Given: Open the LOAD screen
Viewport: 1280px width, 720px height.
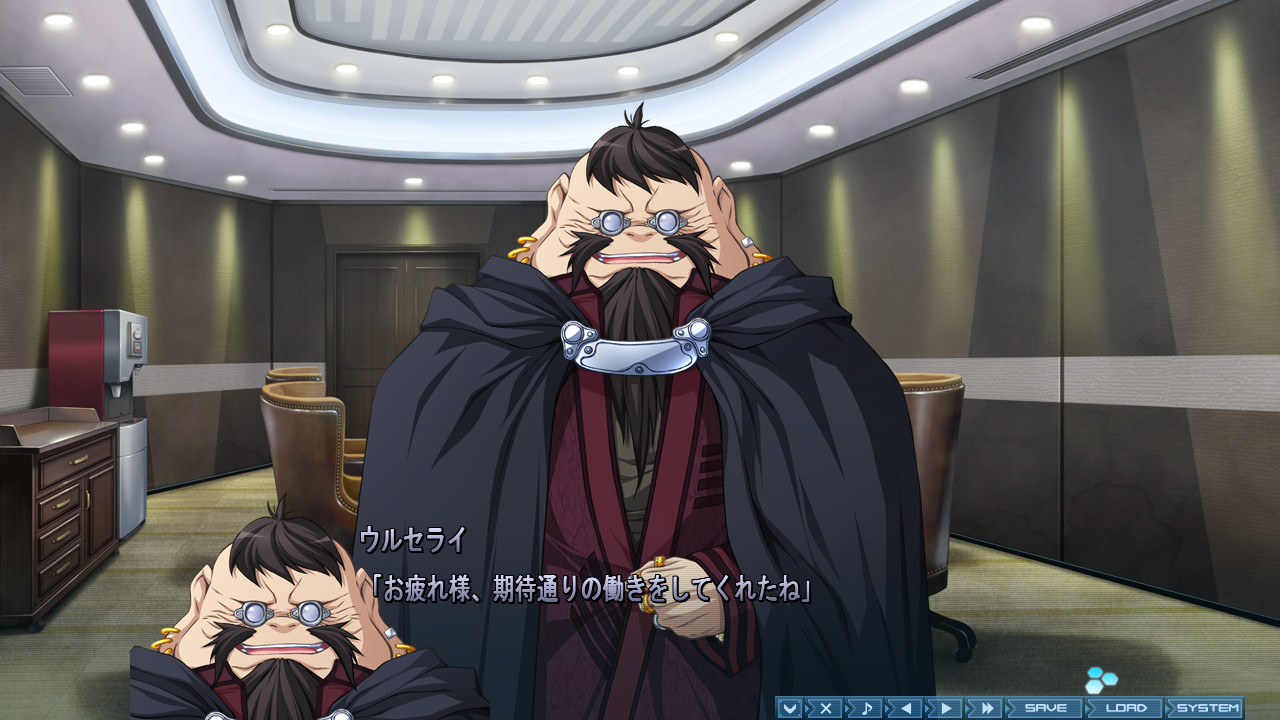Looking at the screenshot, I should (1127, 707).
